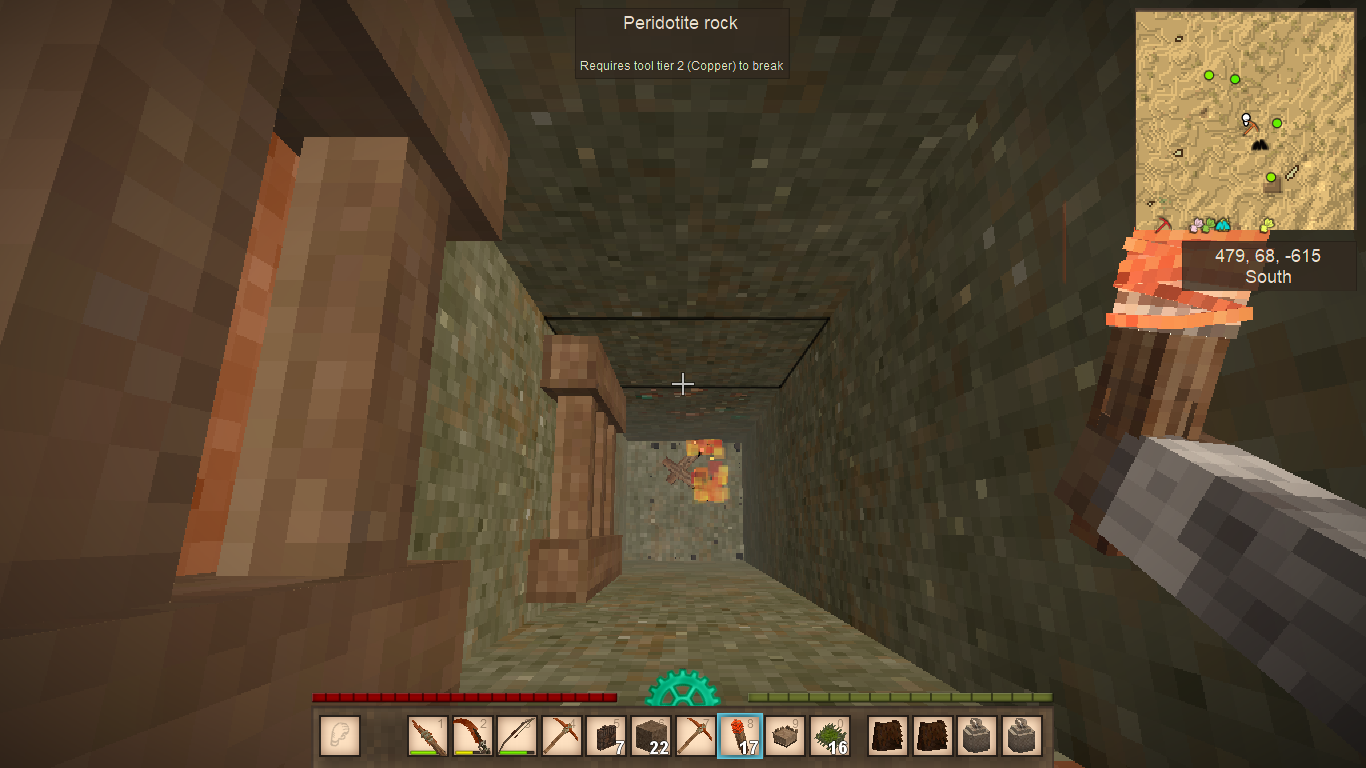Select the red pickaxe marker on the minimap

[x=1162, y=224]
